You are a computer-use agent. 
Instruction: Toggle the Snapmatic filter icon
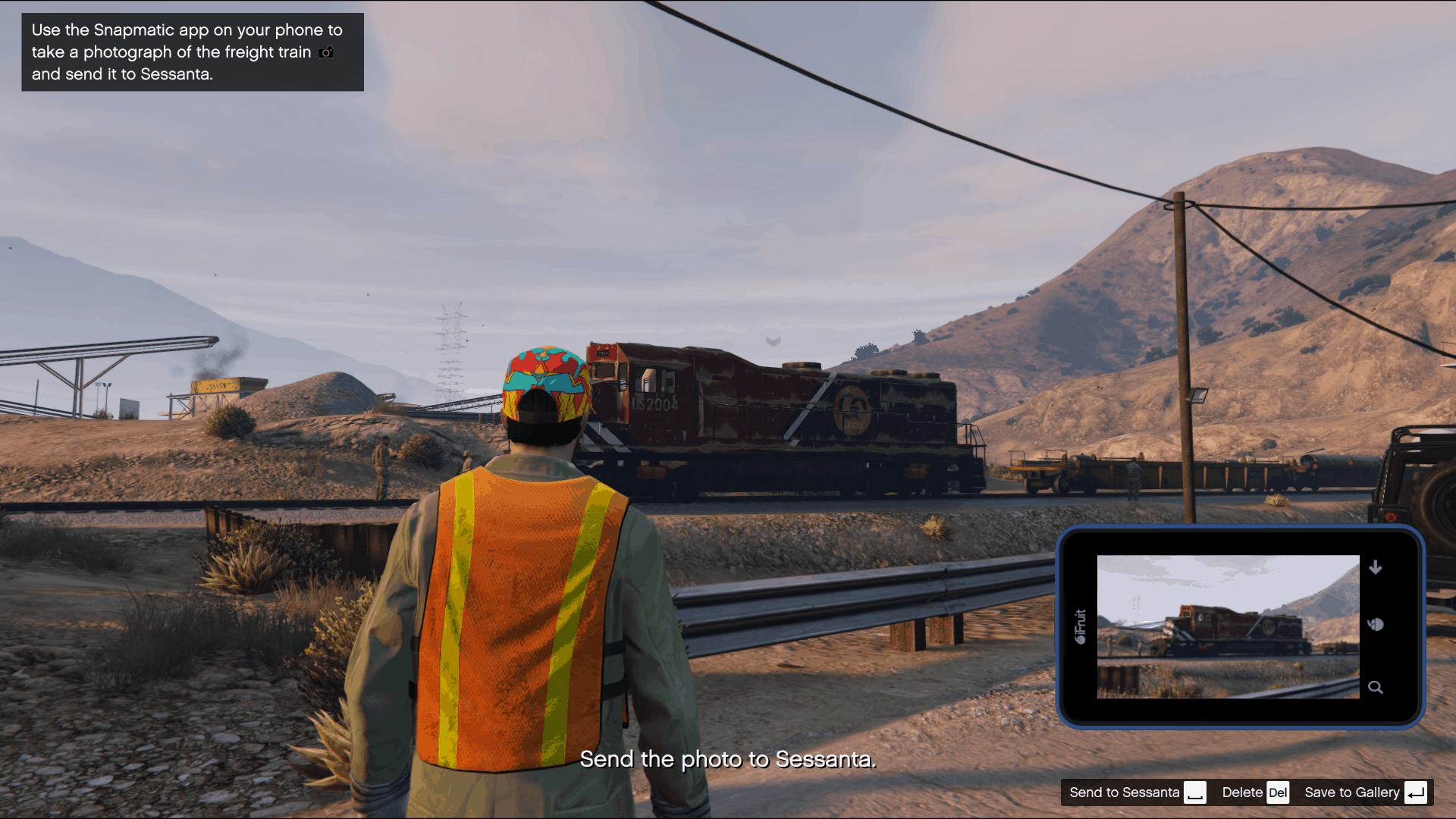click(1376, 626)
